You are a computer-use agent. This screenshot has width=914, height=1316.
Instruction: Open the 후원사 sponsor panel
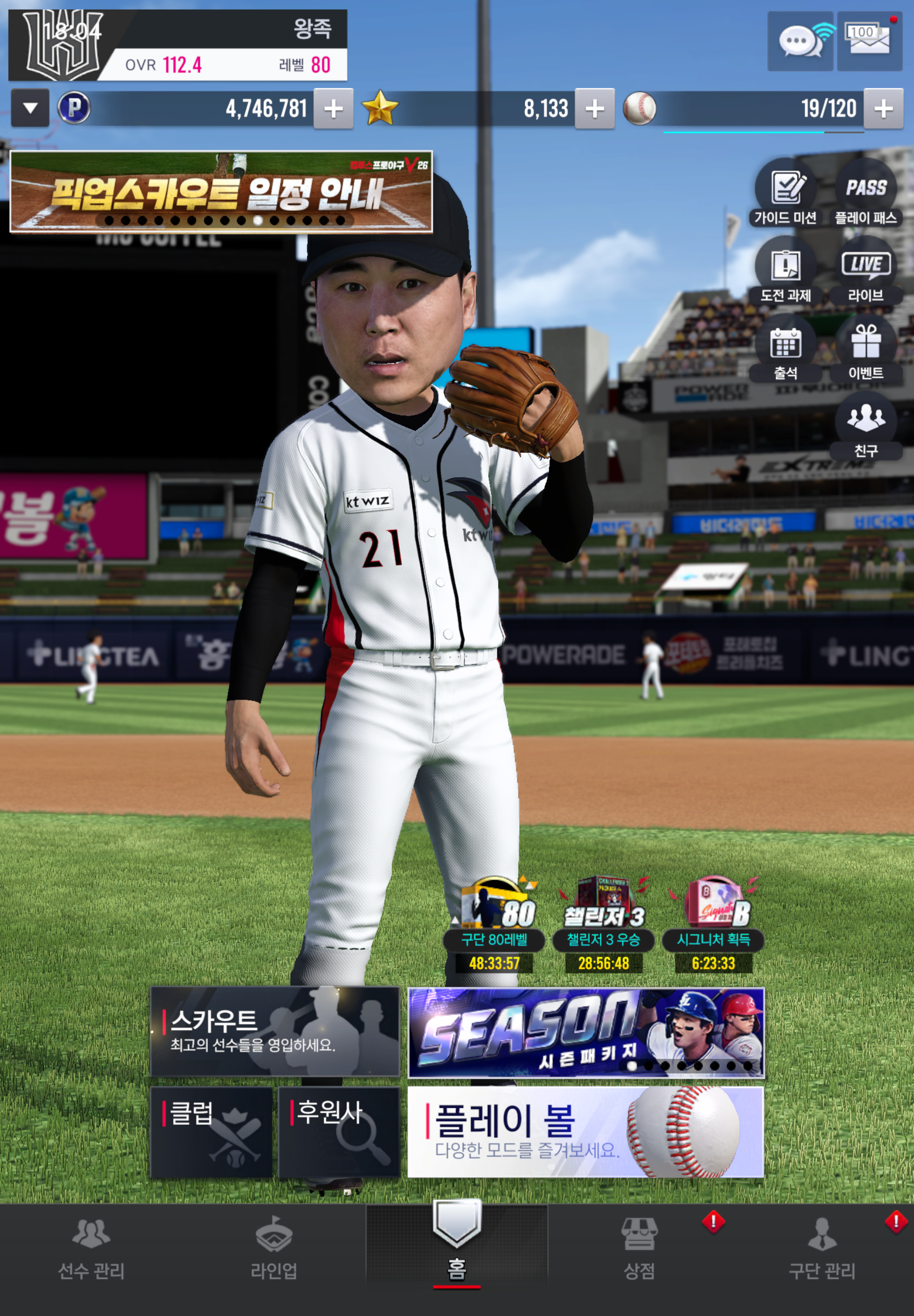tap(339, 1132)
